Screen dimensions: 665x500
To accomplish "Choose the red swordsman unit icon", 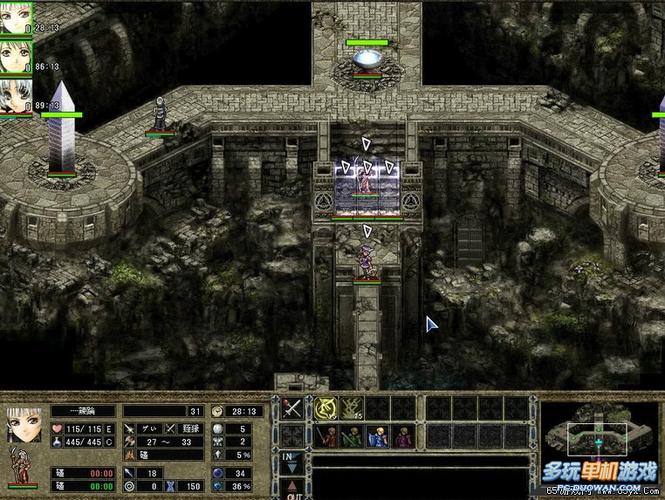I will point(326,436).
